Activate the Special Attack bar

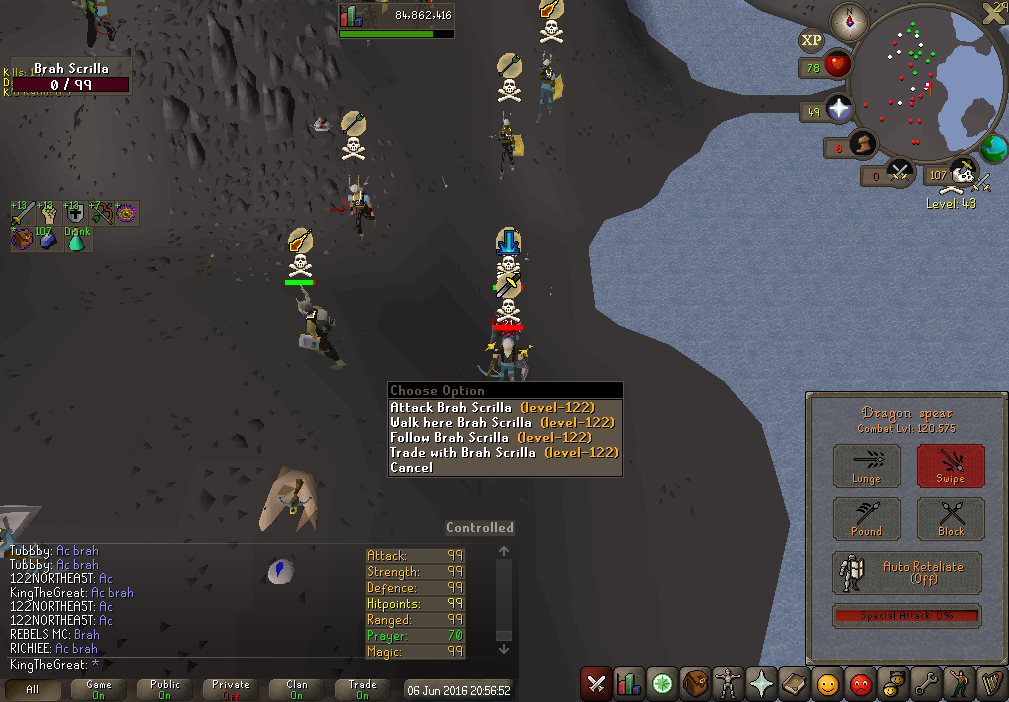coord(907,616)
